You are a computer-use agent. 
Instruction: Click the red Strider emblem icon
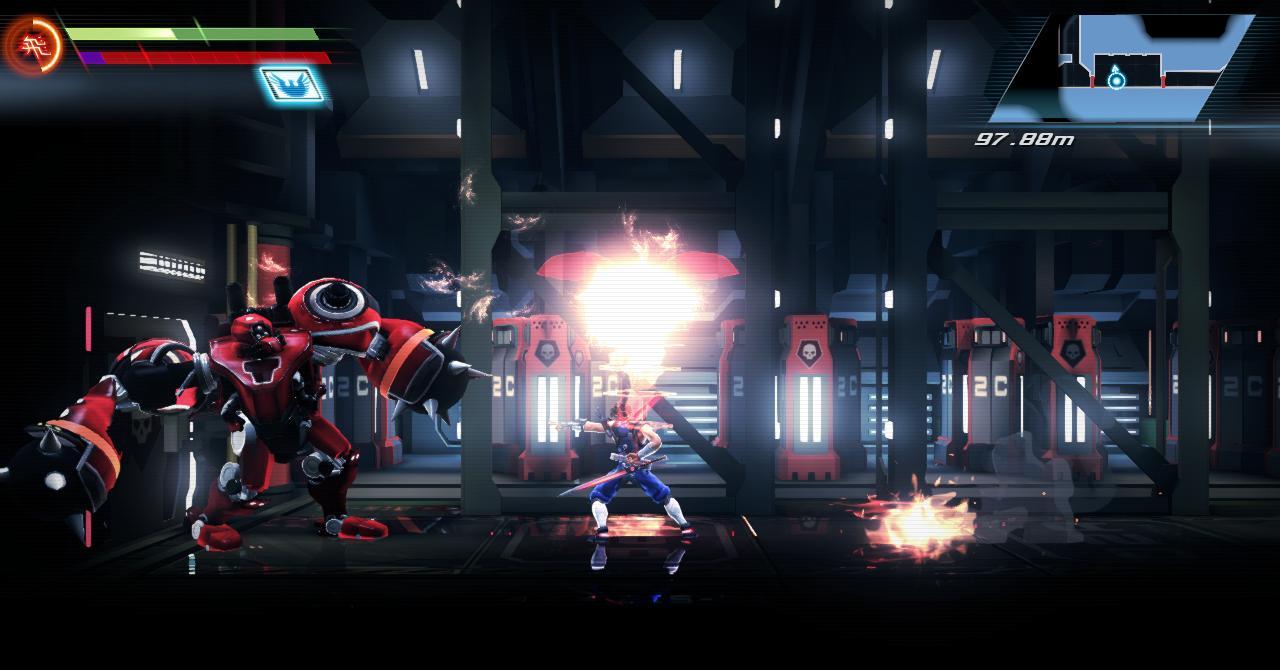[32, 45]
